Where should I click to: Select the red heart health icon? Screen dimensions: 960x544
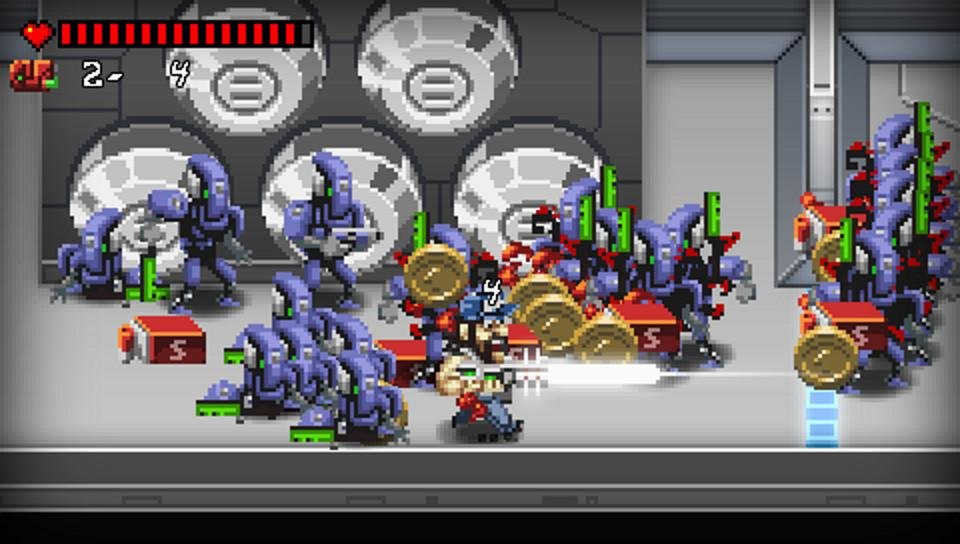click(39, 35)
